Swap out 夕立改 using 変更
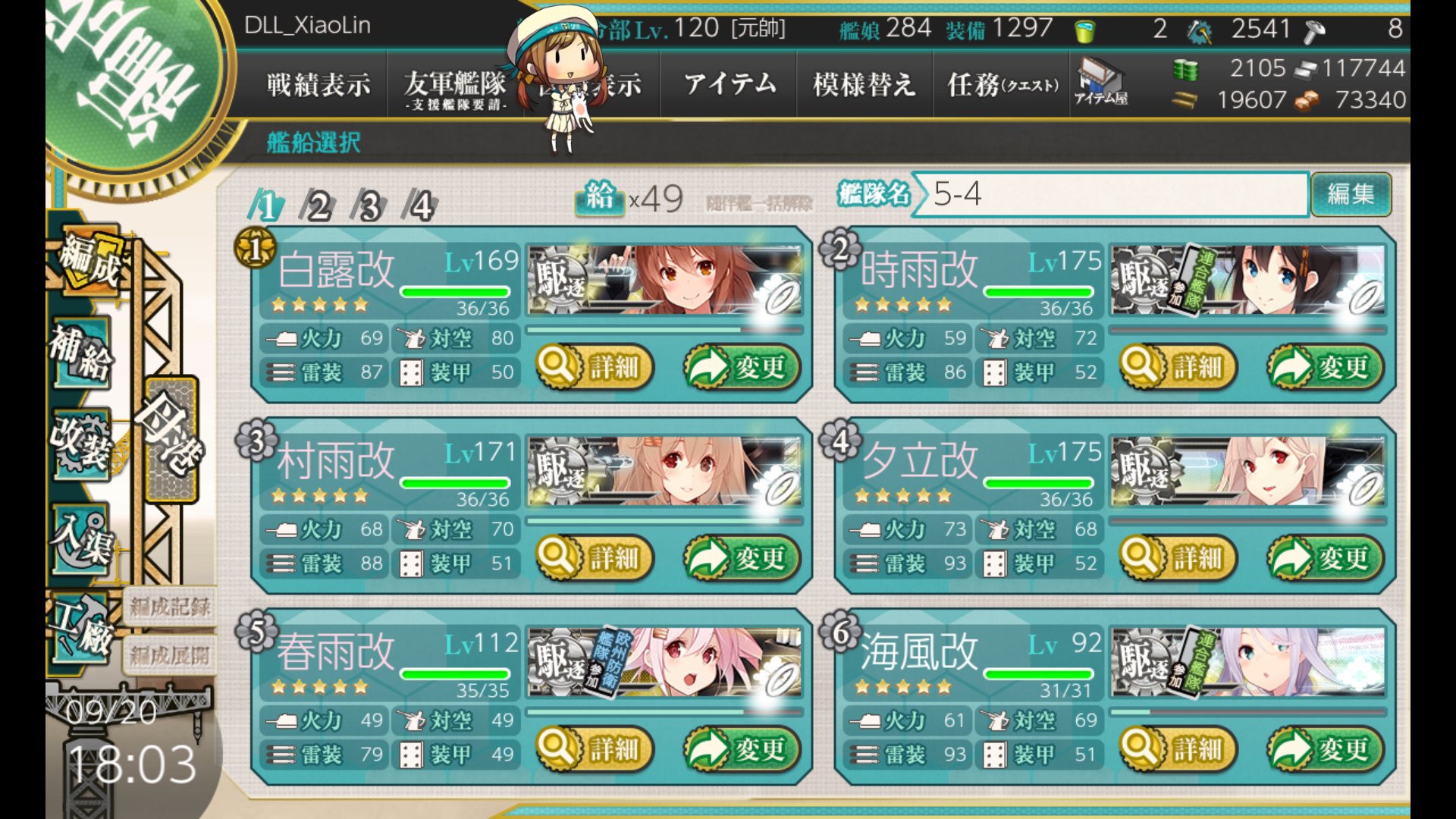1456x819 pixels. click(x=1326, y=559)
